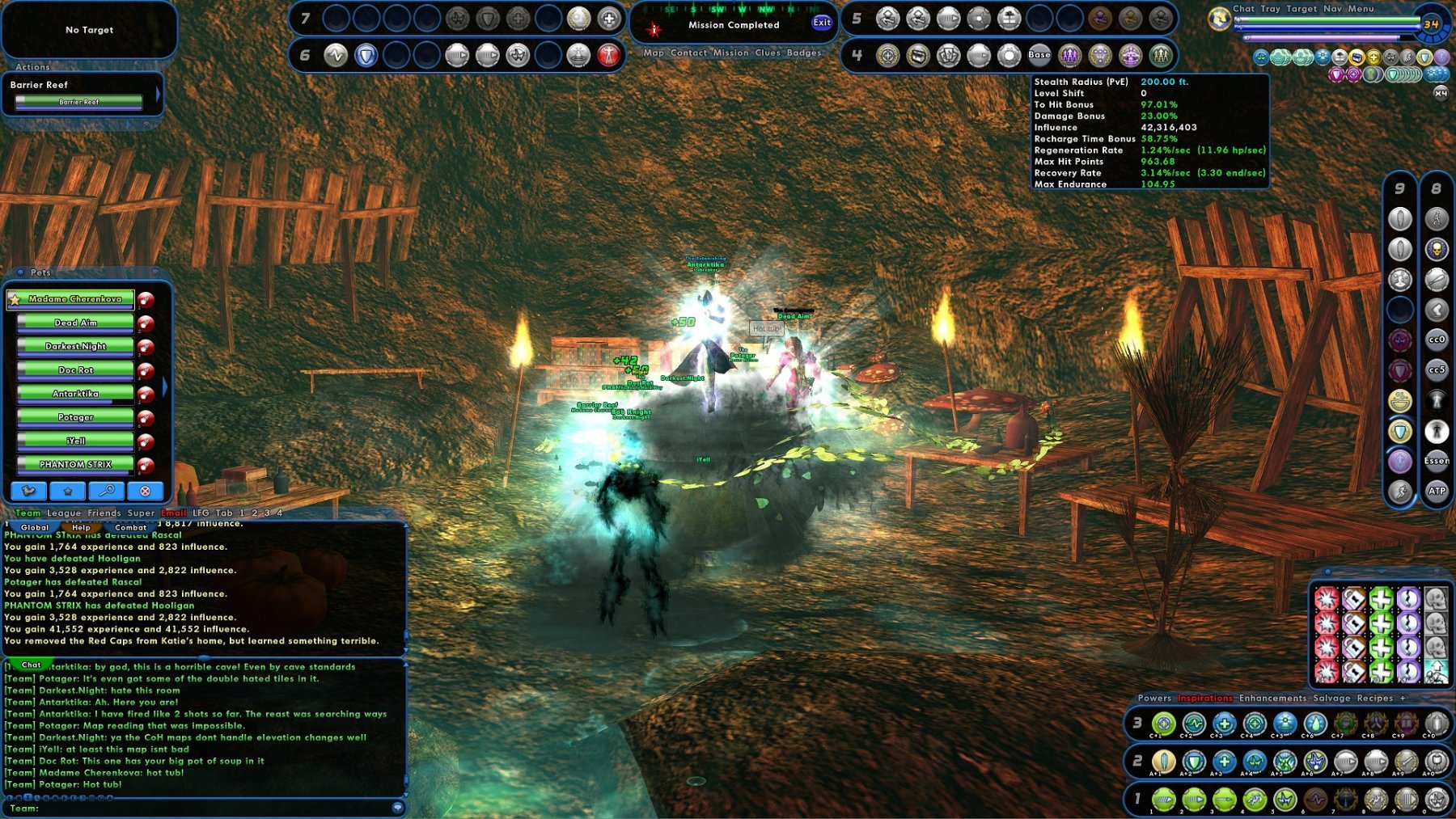The height and width of the screenshot is (819, 1456).
Task: Open the Friends tab
Action: 104,513
